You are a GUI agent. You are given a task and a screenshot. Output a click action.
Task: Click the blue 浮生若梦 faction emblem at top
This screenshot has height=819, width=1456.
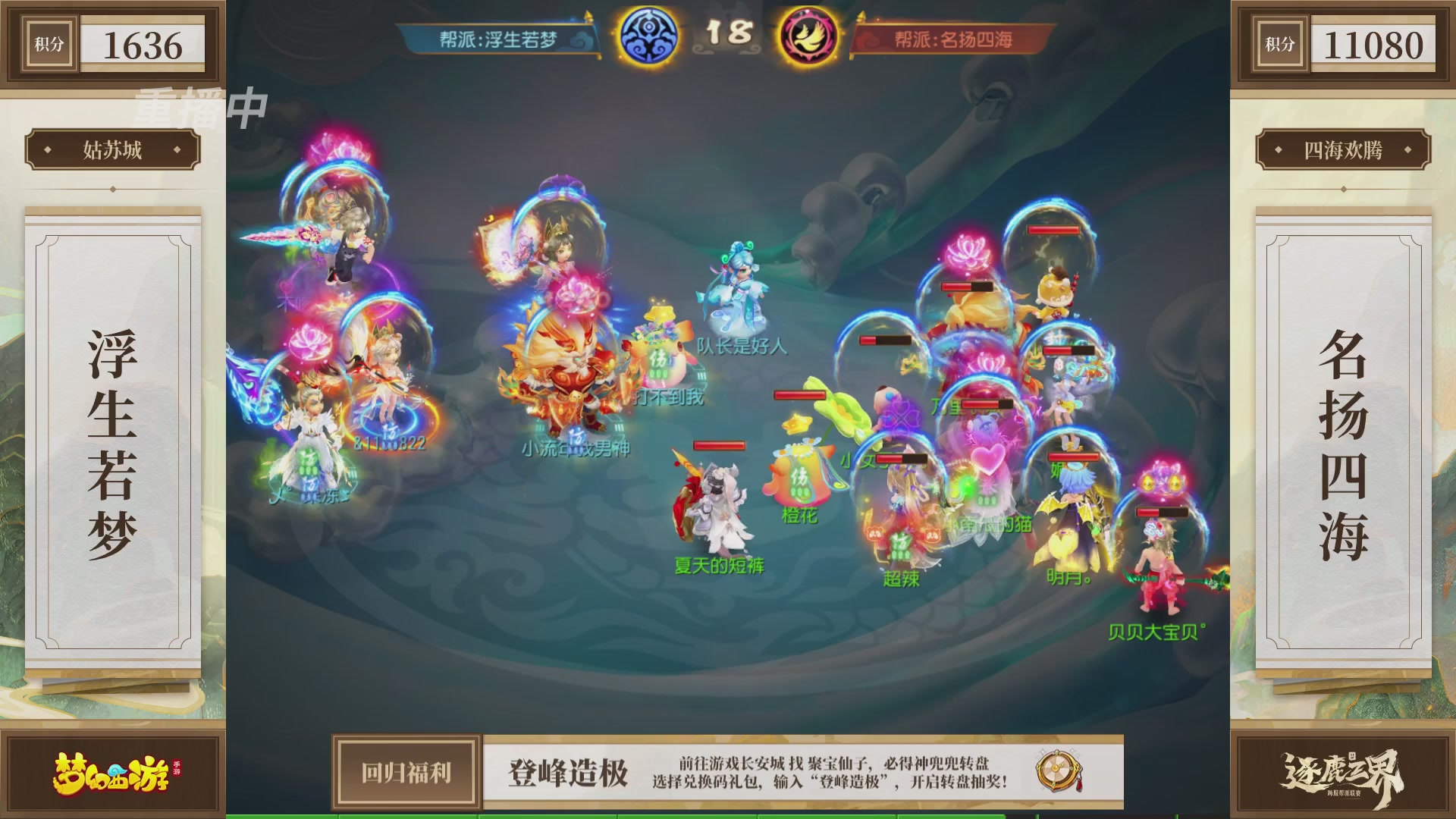pyautogui.click(x=647, y=35)
